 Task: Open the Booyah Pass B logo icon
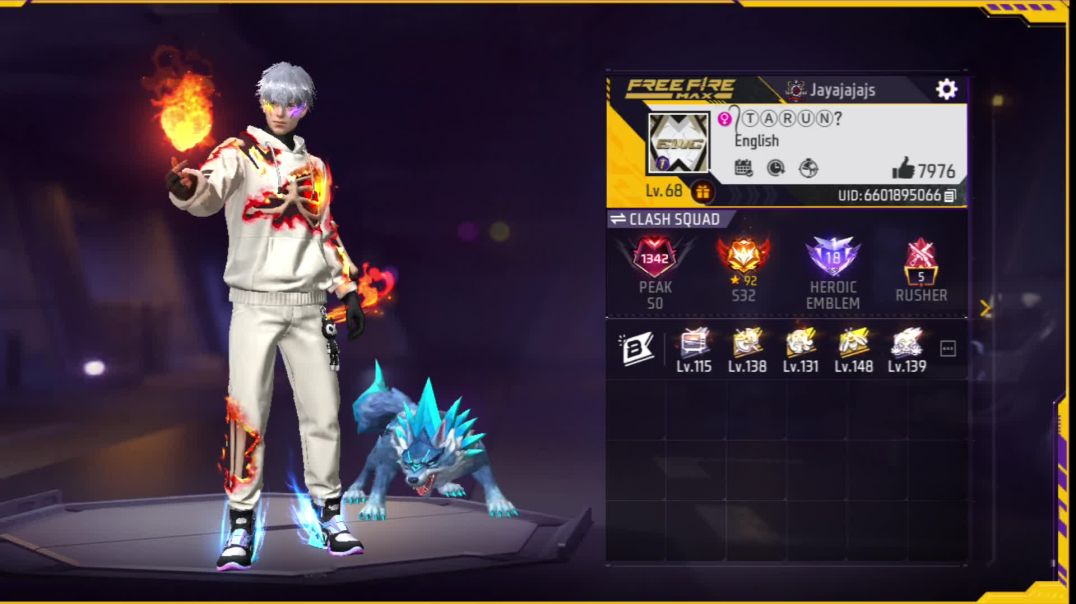pos(636,349)
